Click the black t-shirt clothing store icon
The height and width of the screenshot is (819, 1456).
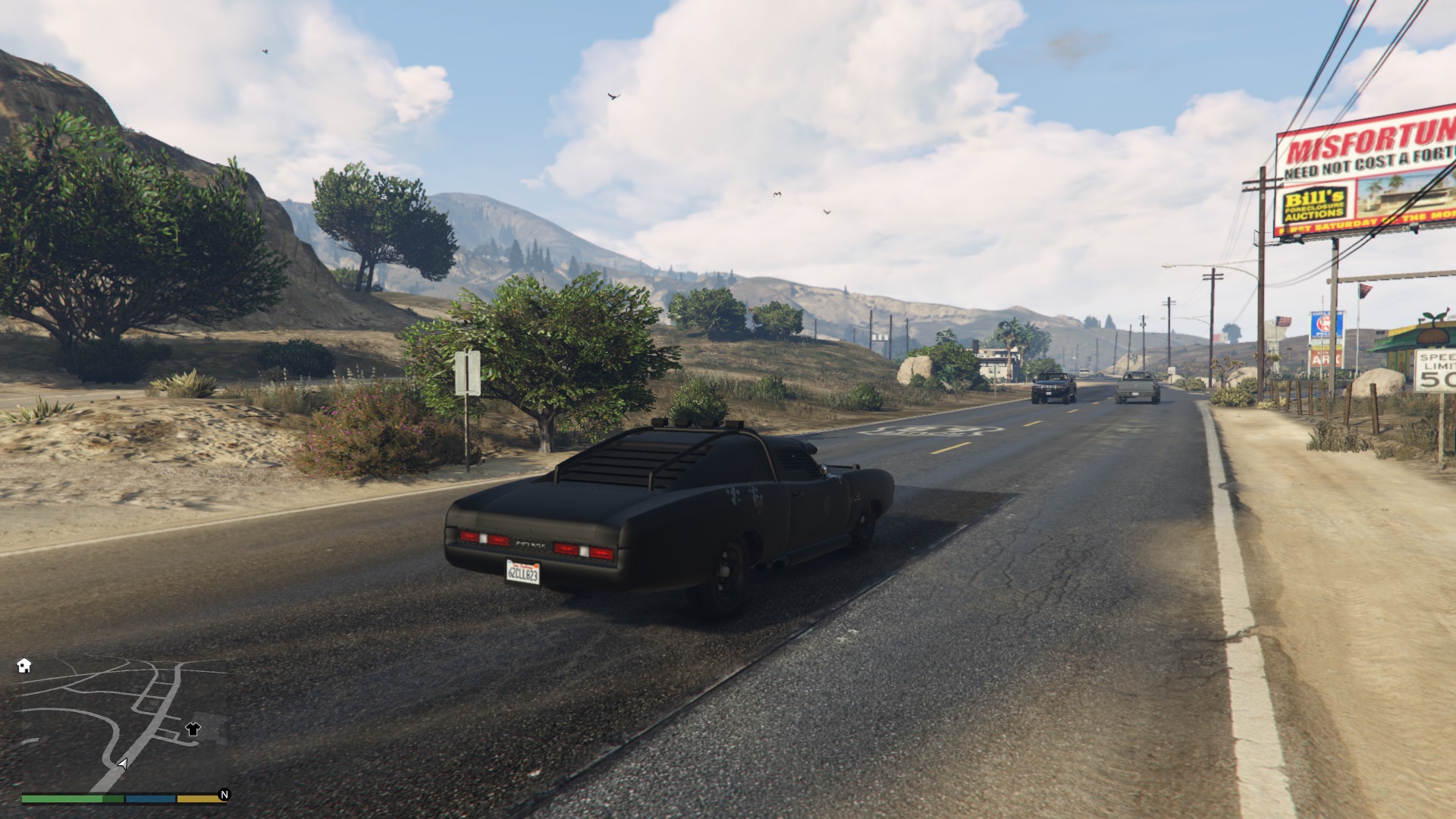(193, 730)
